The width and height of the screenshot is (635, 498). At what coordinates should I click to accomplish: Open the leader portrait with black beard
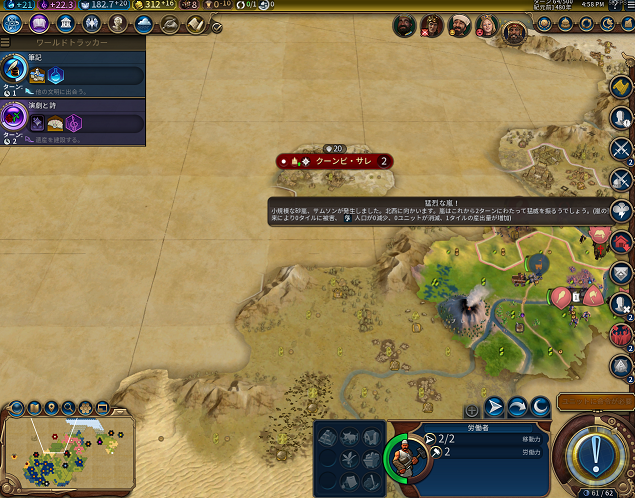403,24
